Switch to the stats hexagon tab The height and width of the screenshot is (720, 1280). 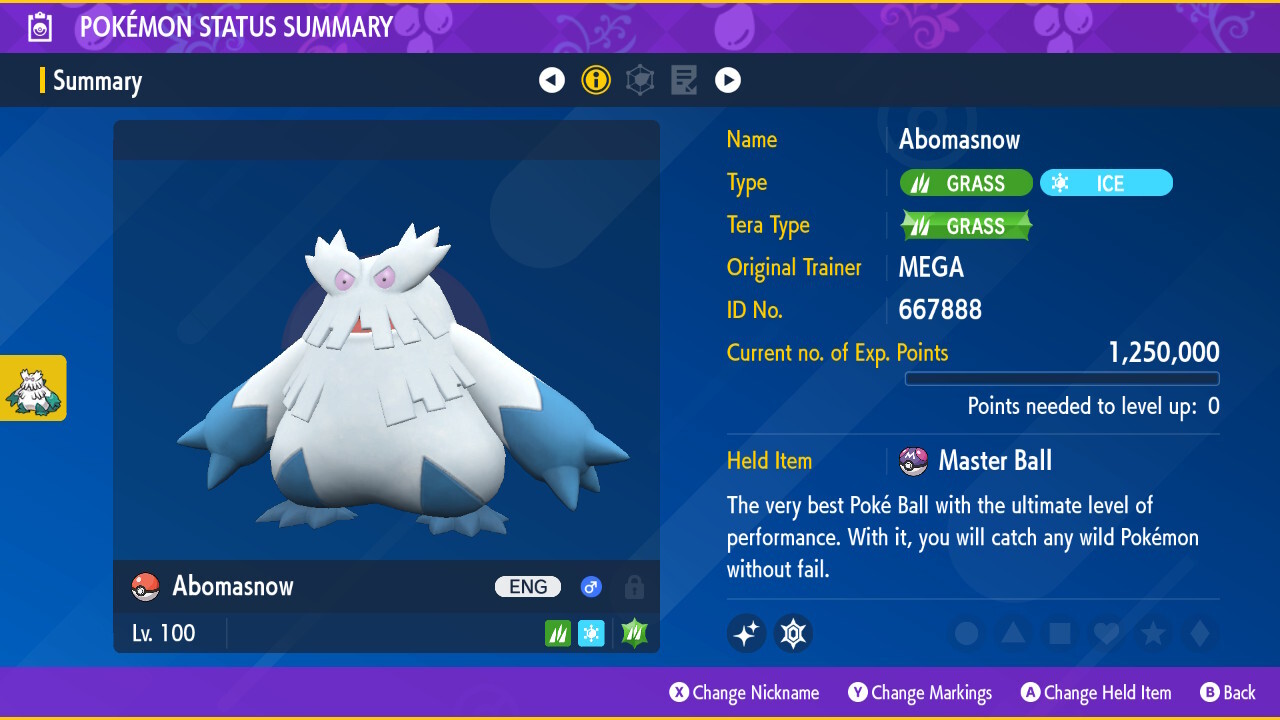(x=640, y=80)
